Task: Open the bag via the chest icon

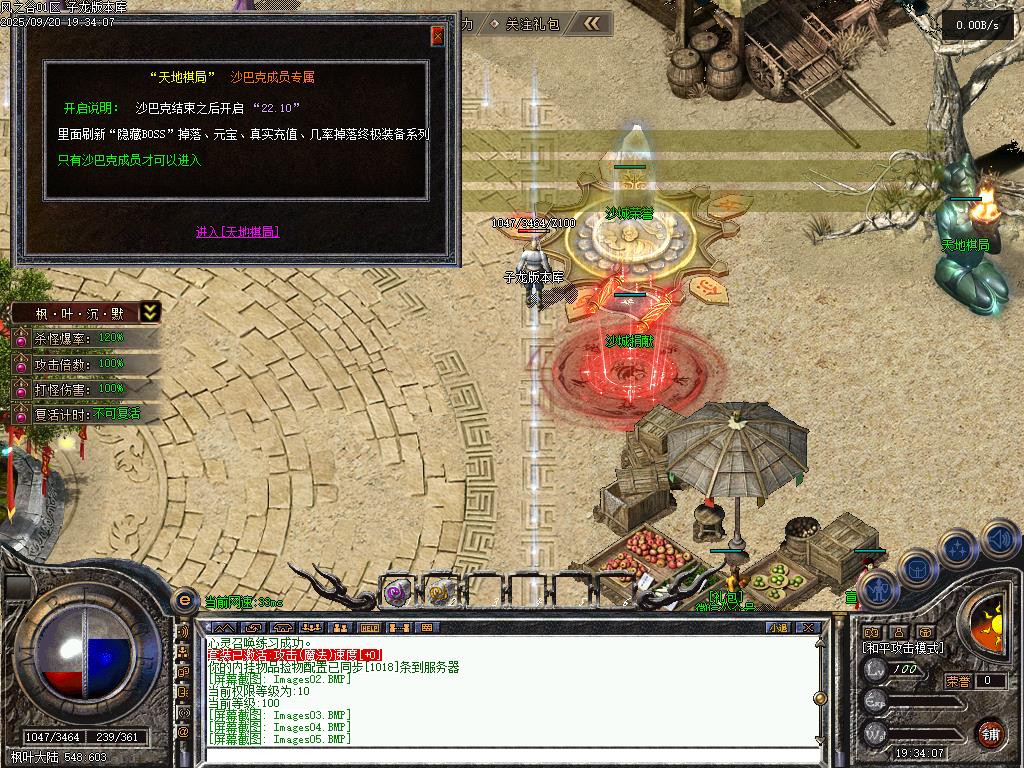Action: click(x=917, y=568)
